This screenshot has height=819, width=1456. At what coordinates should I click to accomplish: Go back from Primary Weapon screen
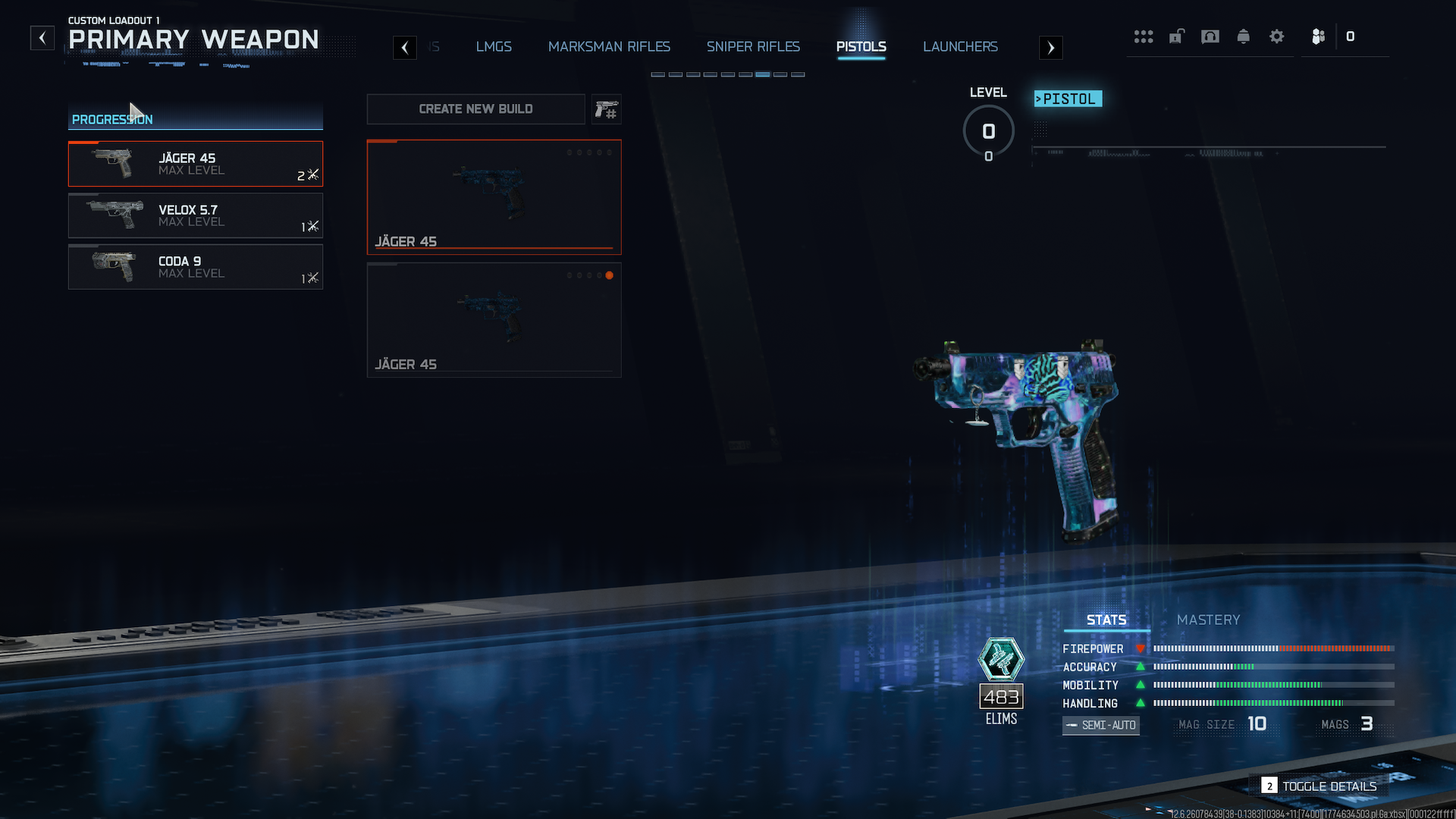click(42, 38)
